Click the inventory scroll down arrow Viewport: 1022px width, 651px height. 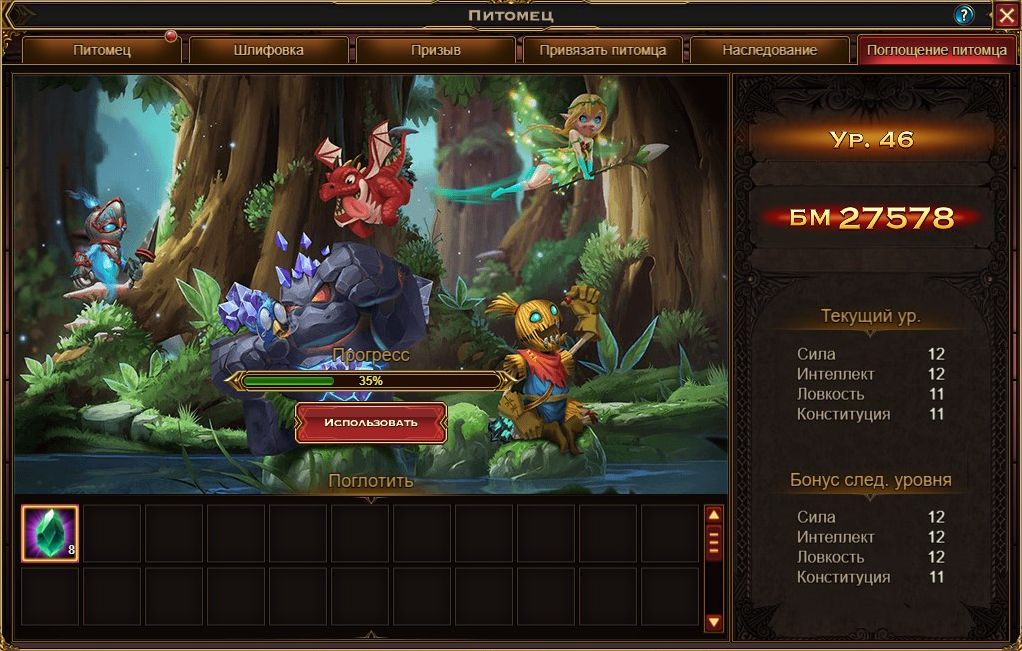click(714, 622)
